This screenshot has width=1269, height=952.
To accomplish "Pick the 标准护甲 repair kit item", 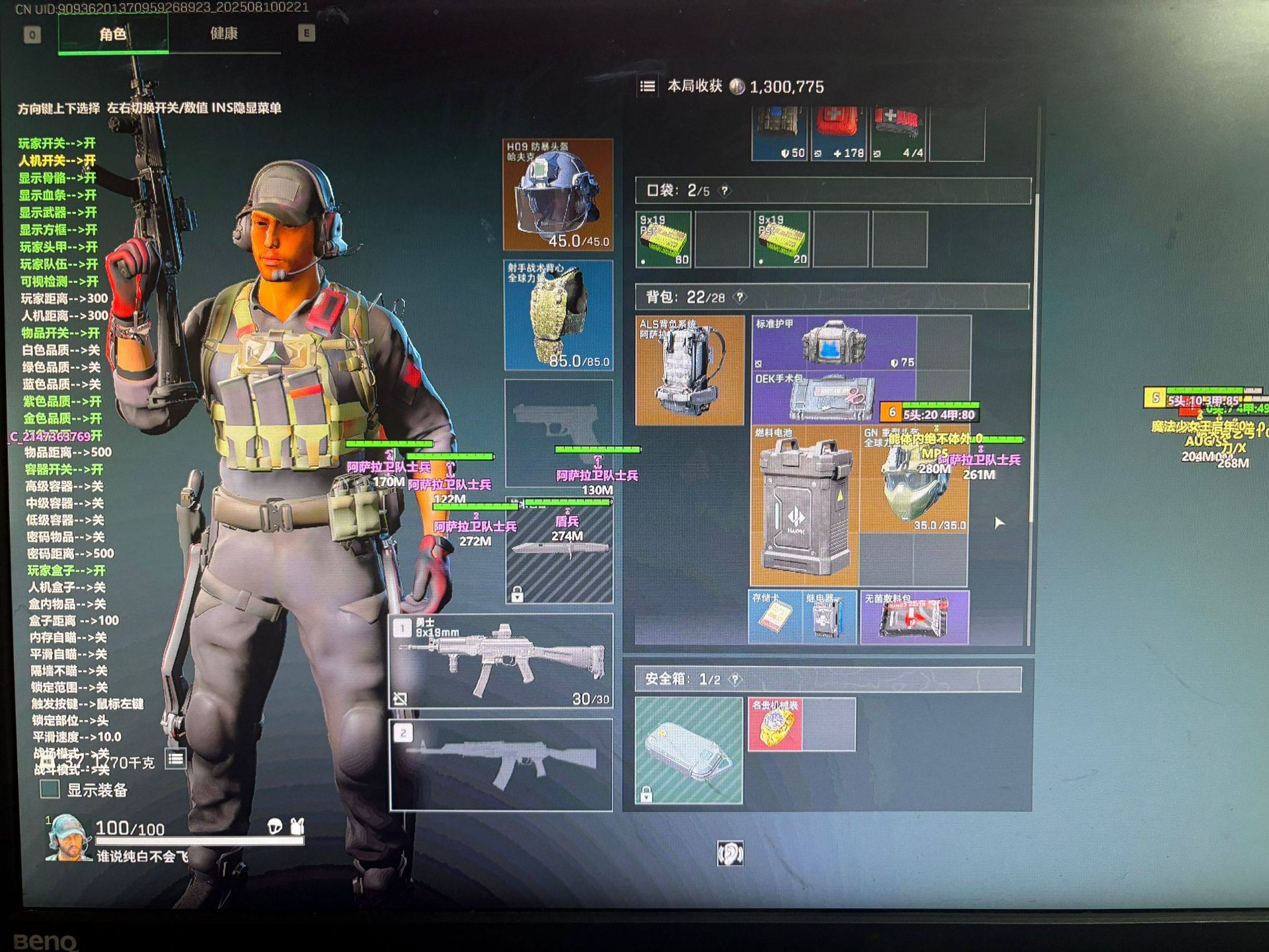I will pyautogui.click(x=834, y=342).
